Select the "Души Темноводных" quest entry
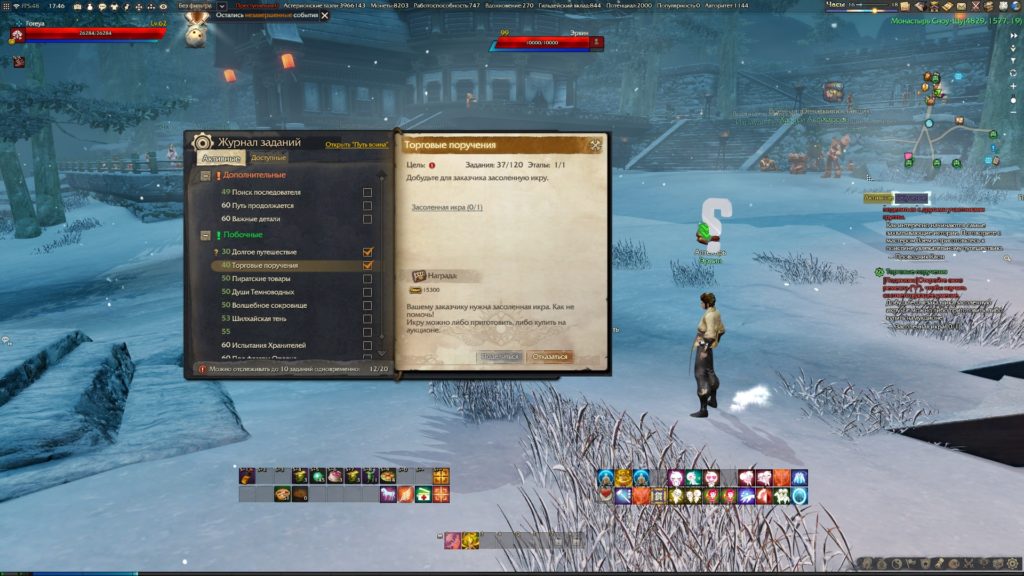 tap(264, 292)
